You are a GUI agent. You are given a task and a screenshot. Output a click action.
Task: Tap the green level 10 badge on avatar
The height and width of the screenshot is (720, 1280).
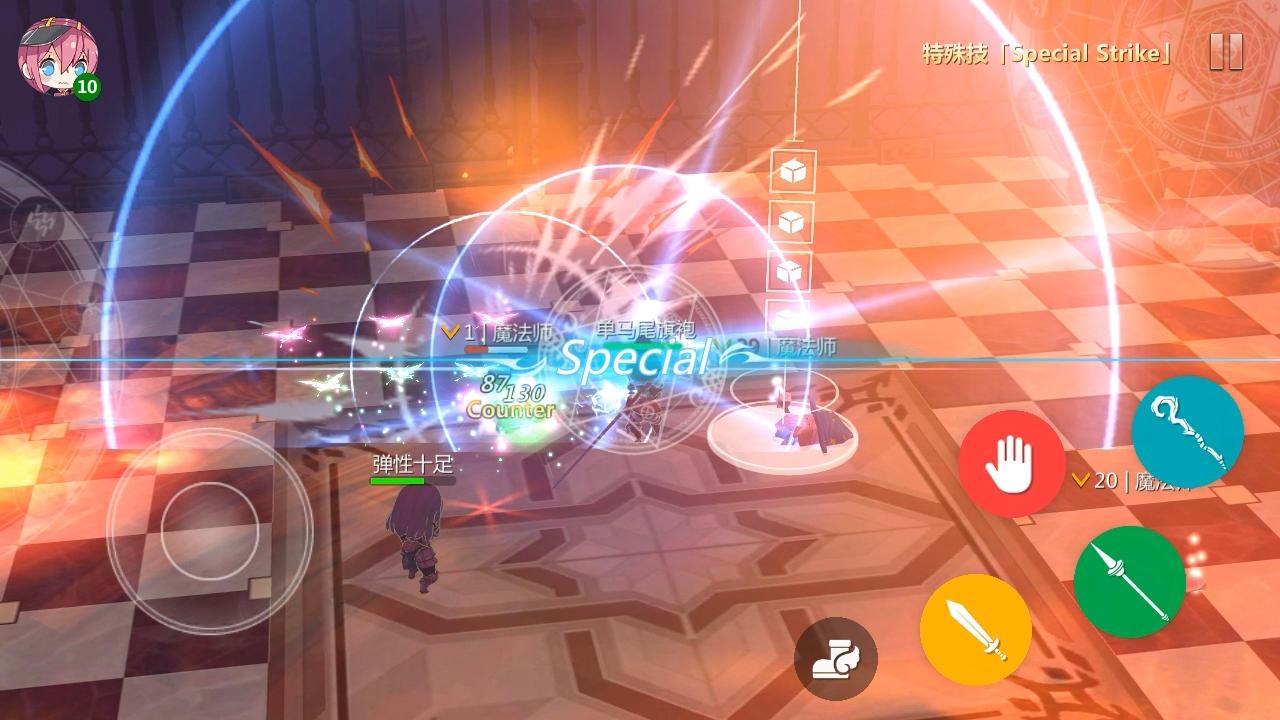pos(85,88)
